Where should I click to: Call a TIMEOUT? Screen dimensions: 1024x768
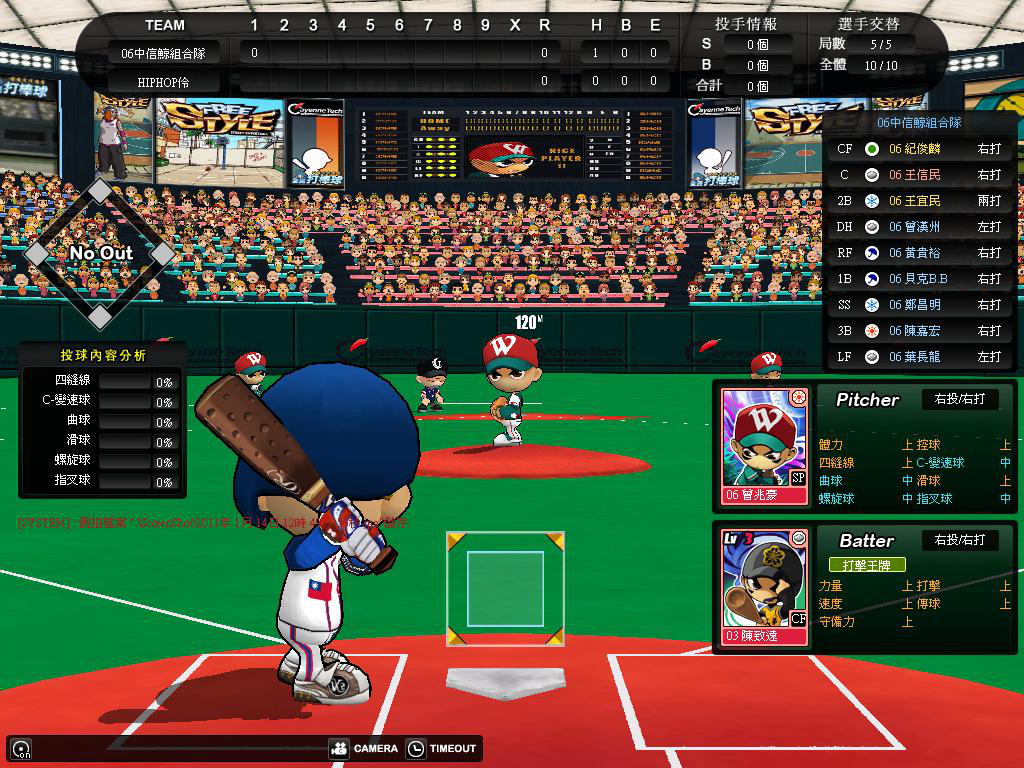coord(442,748)
